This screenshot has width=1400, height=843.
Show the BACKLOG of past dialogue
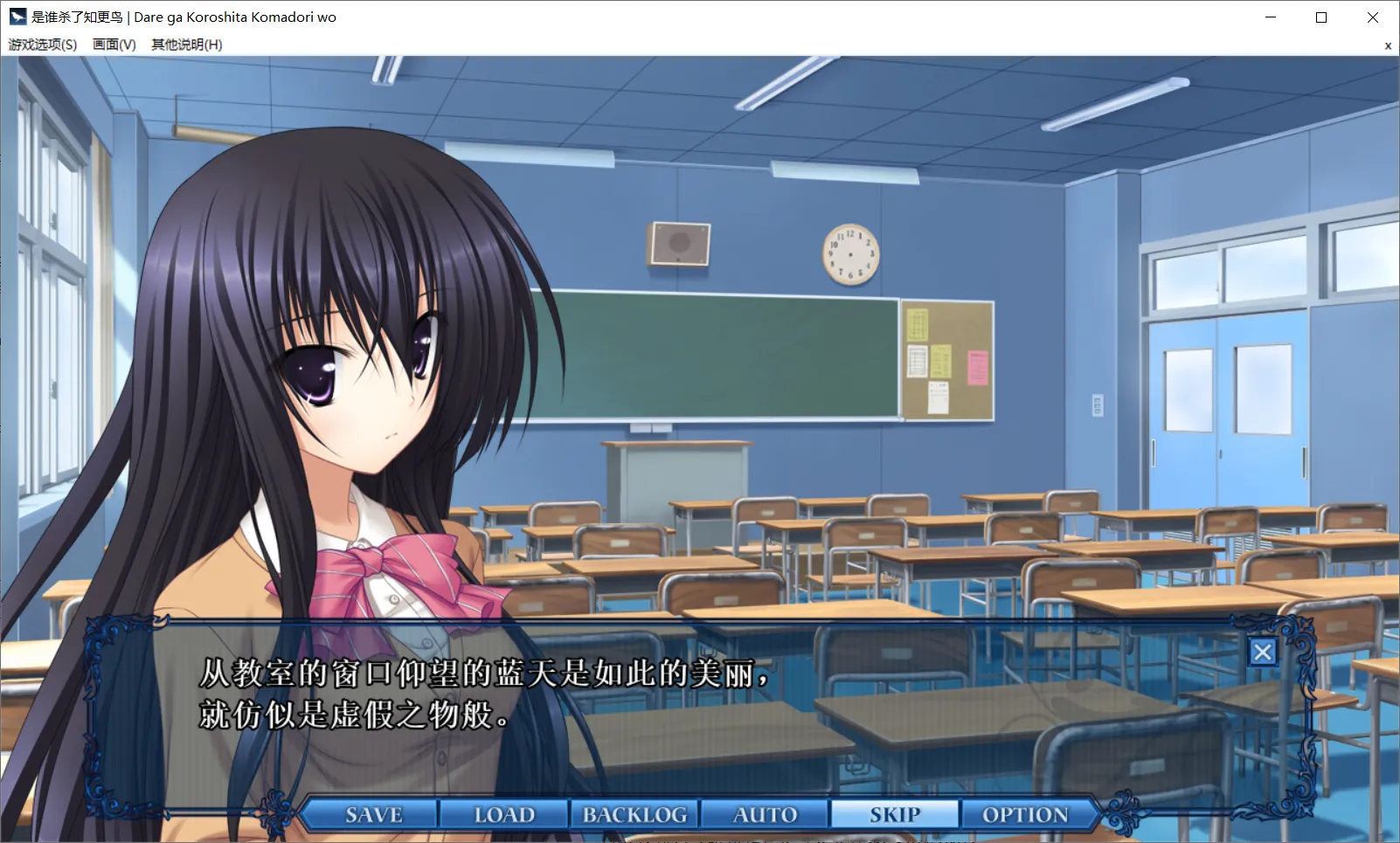pos(634,814)
